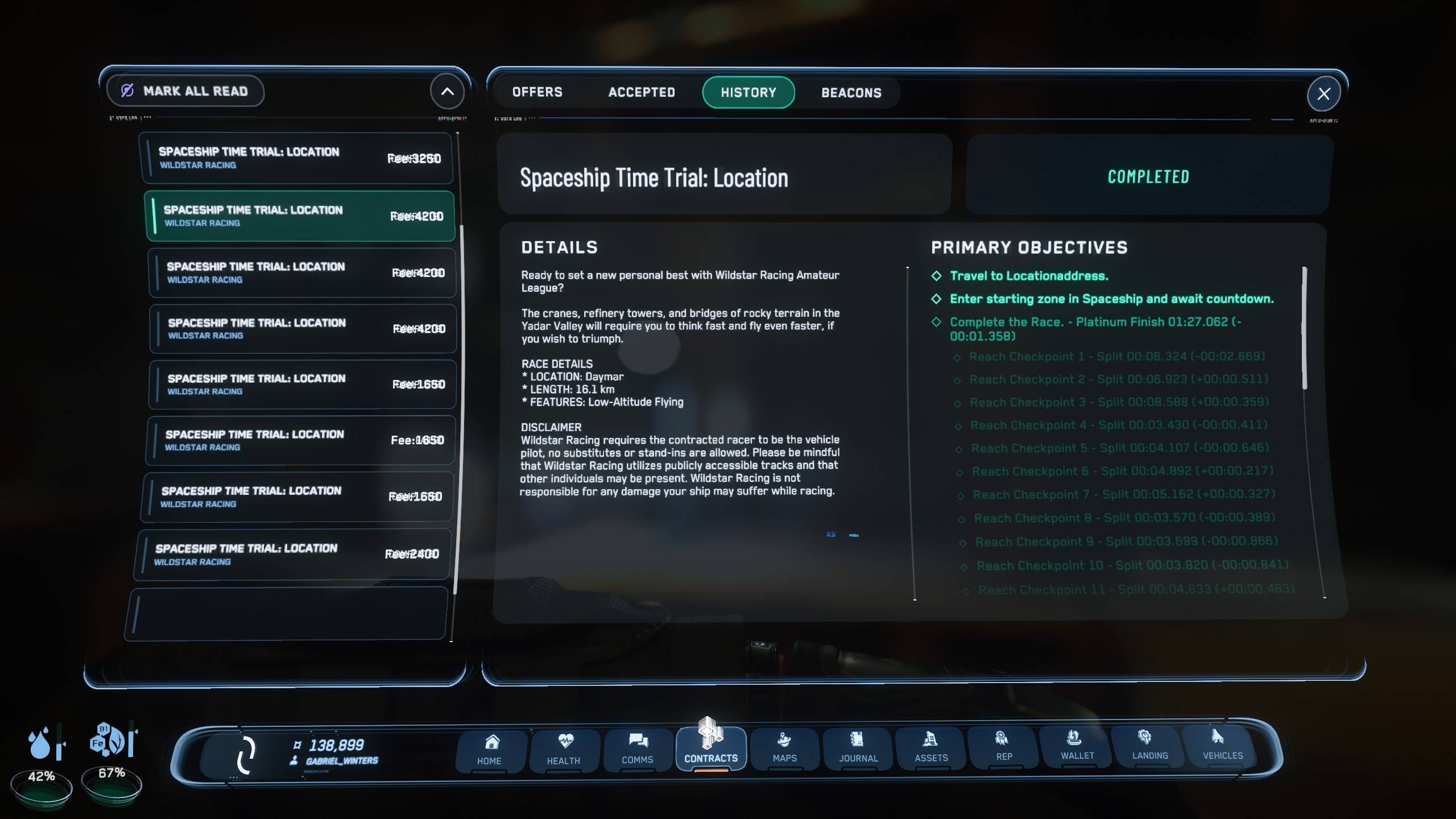This screenshot has height=819, width=1456.
Task: Show the Beacons tab
Action: tap(851, 93)
